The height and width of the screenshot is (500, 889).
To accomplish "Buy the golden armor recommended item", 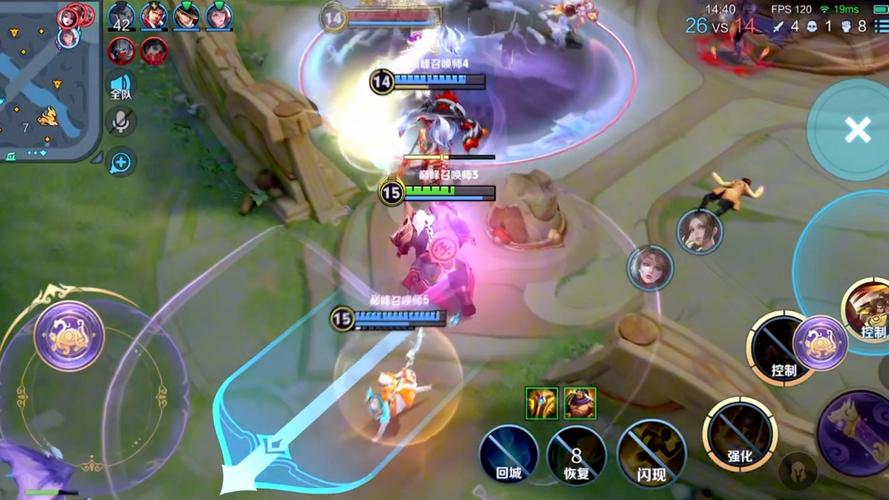I will [541, 402].
